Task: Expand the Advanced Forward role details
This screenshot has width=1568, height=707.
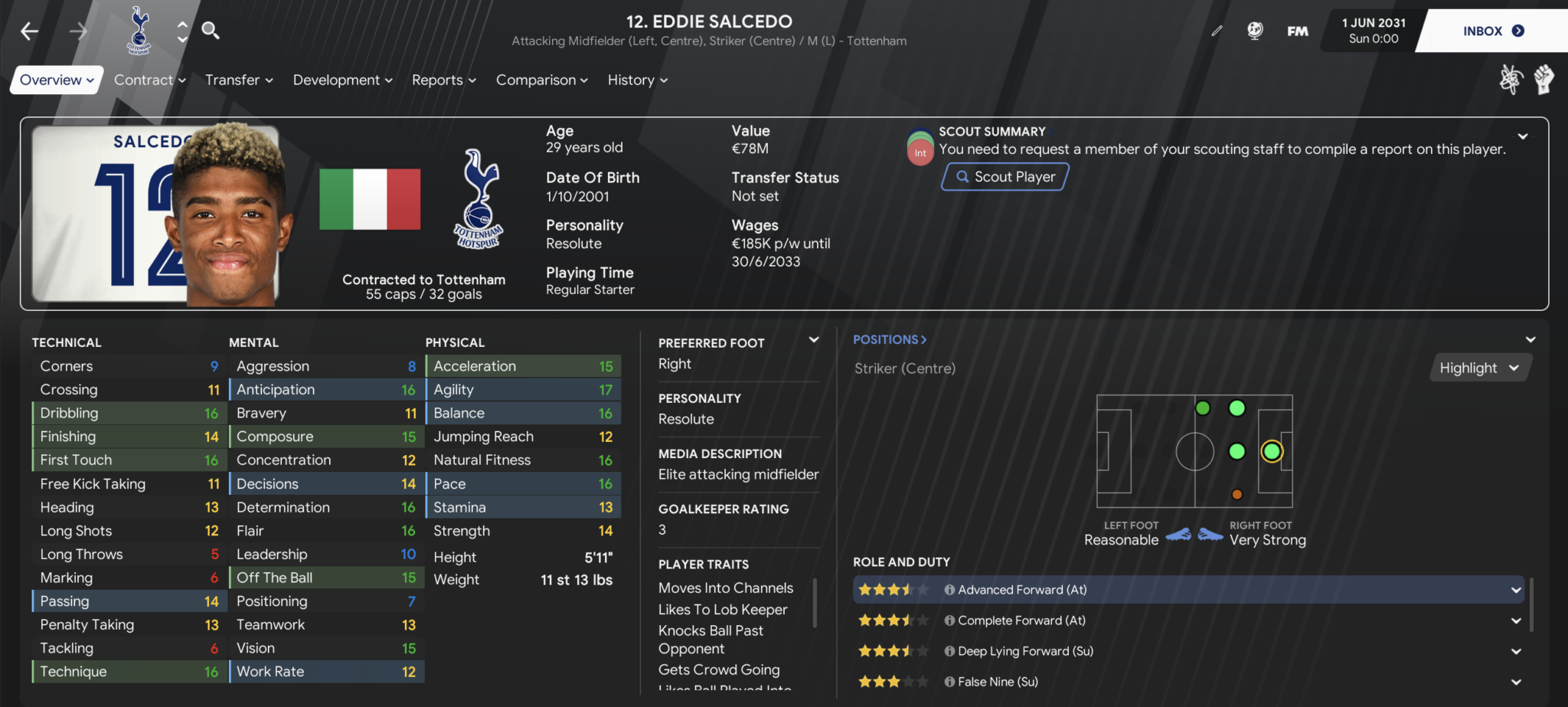Action: coord(1517,590)
